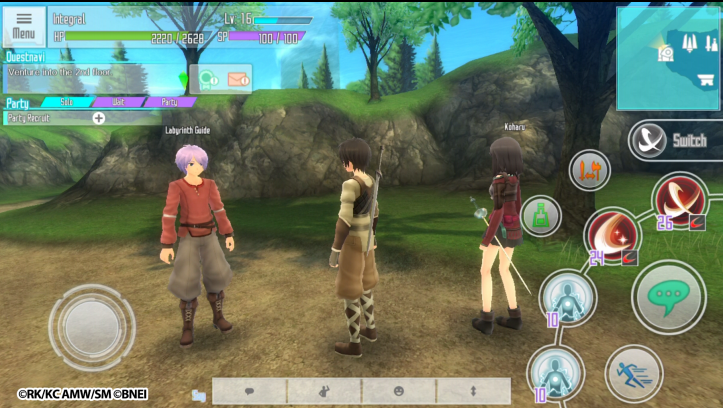Open the smiley face emoticon tab
The width and height of the screenshot is (723, 408).
[x=399, y=390]
